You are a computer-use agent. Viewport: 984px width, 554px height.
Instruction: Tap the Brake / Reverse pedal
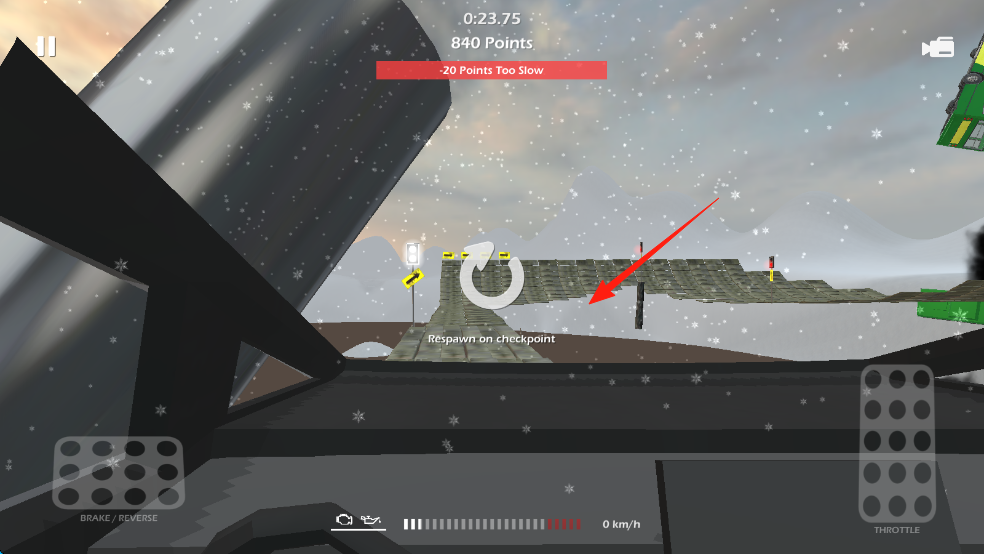[118, 472]
